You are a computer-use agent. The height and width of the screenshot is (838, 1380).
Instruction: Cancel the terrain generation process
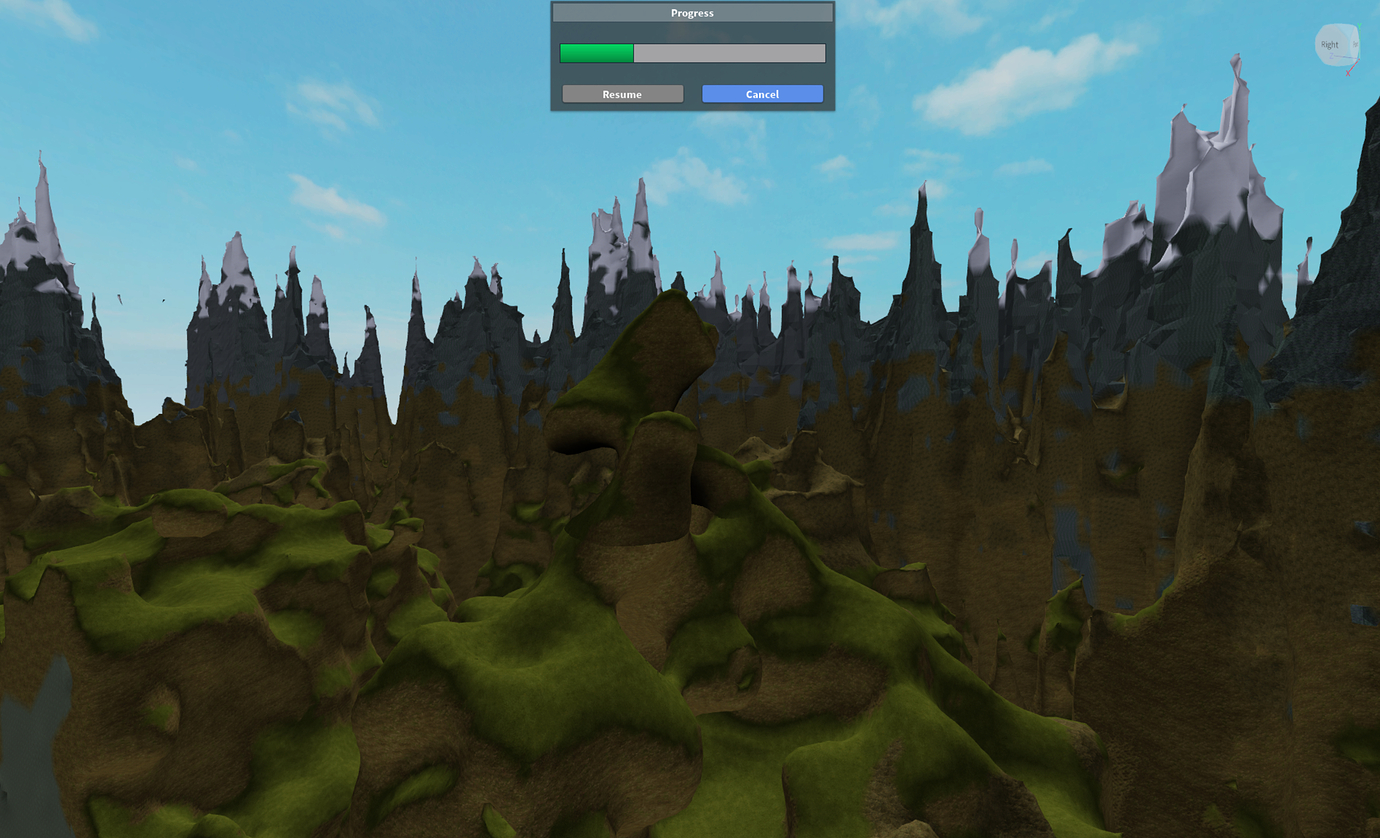click(x=762, y=93)
